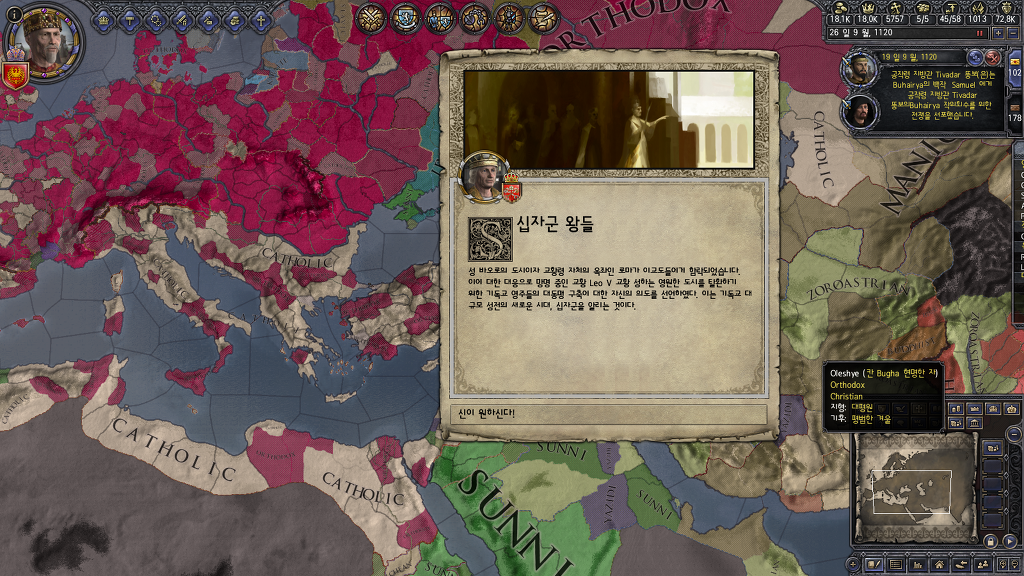Dismiss the war notification with red X
The image size is (1024, 576).
click(993, 57)
